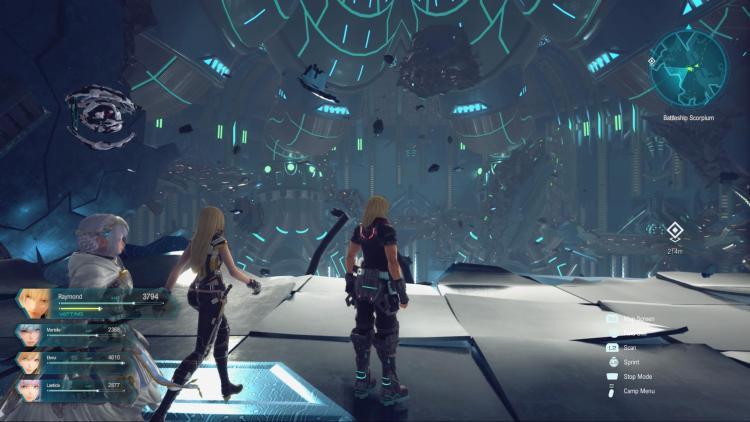Select Marielle's party portrait

click(29, 335)
